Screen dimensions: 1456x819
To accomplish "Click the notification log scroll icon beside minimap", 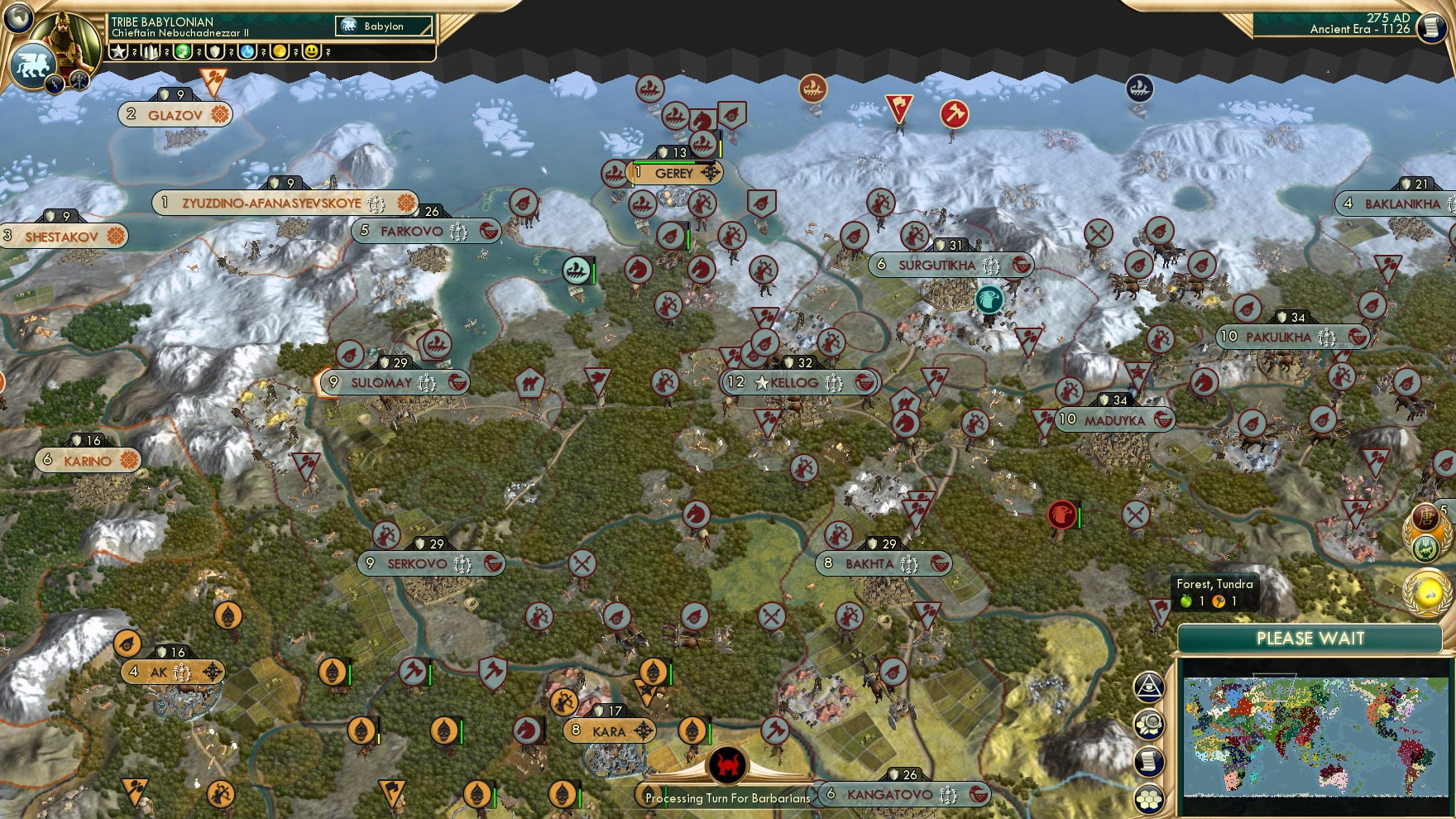I will click(x=1147, y=759).
